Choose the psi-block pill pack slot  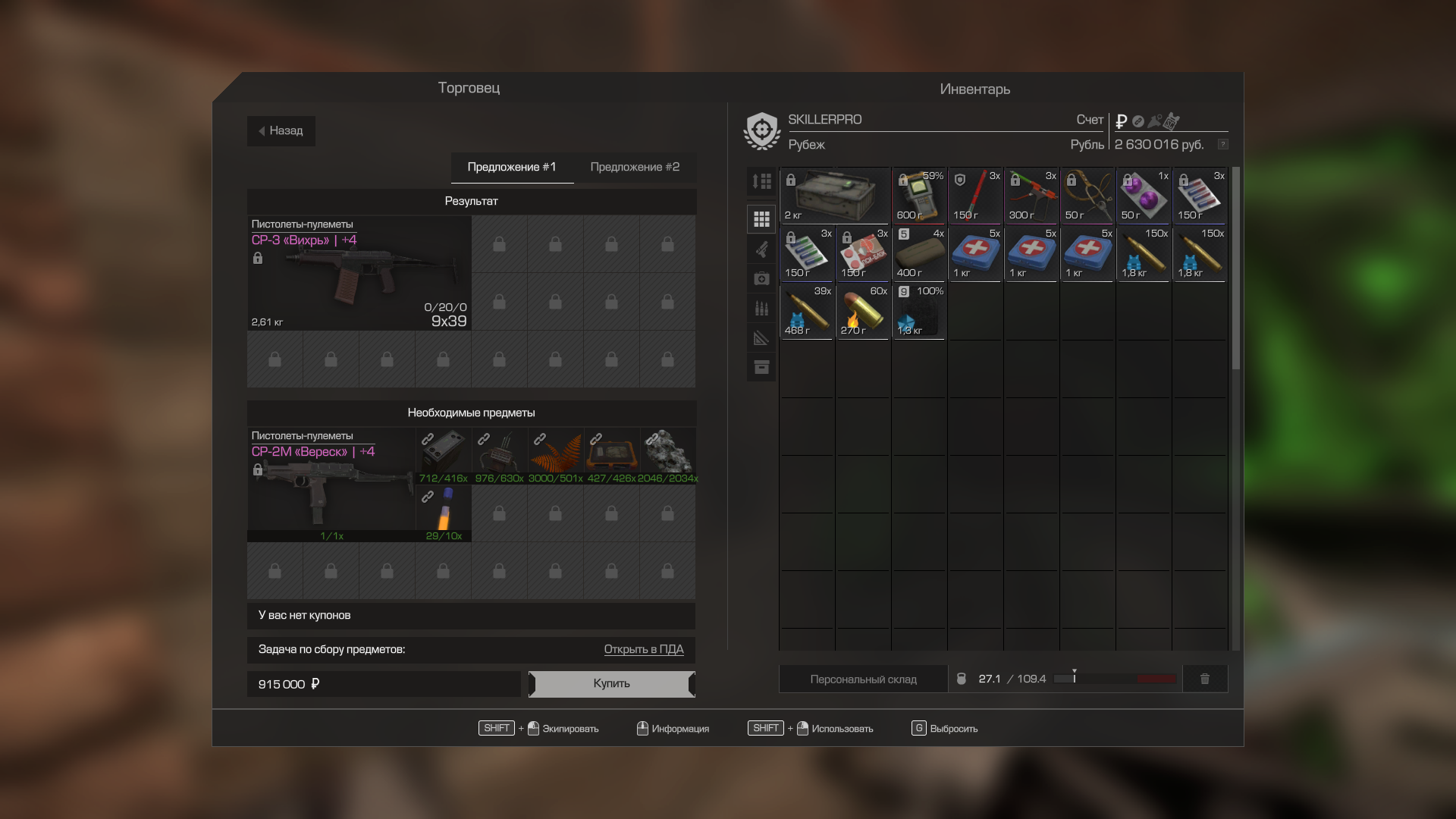coord(863,254)
